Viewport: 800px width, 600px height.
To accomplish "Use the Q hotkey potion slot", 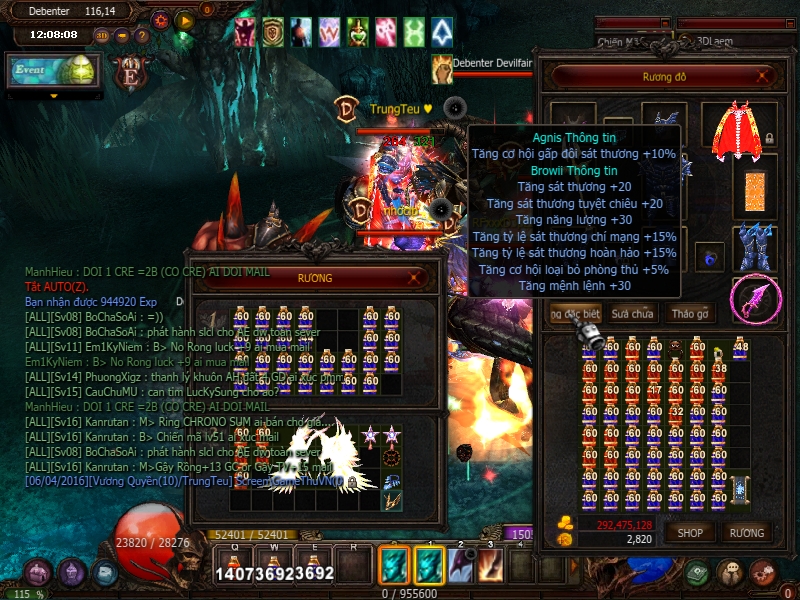I will point(234,567).
